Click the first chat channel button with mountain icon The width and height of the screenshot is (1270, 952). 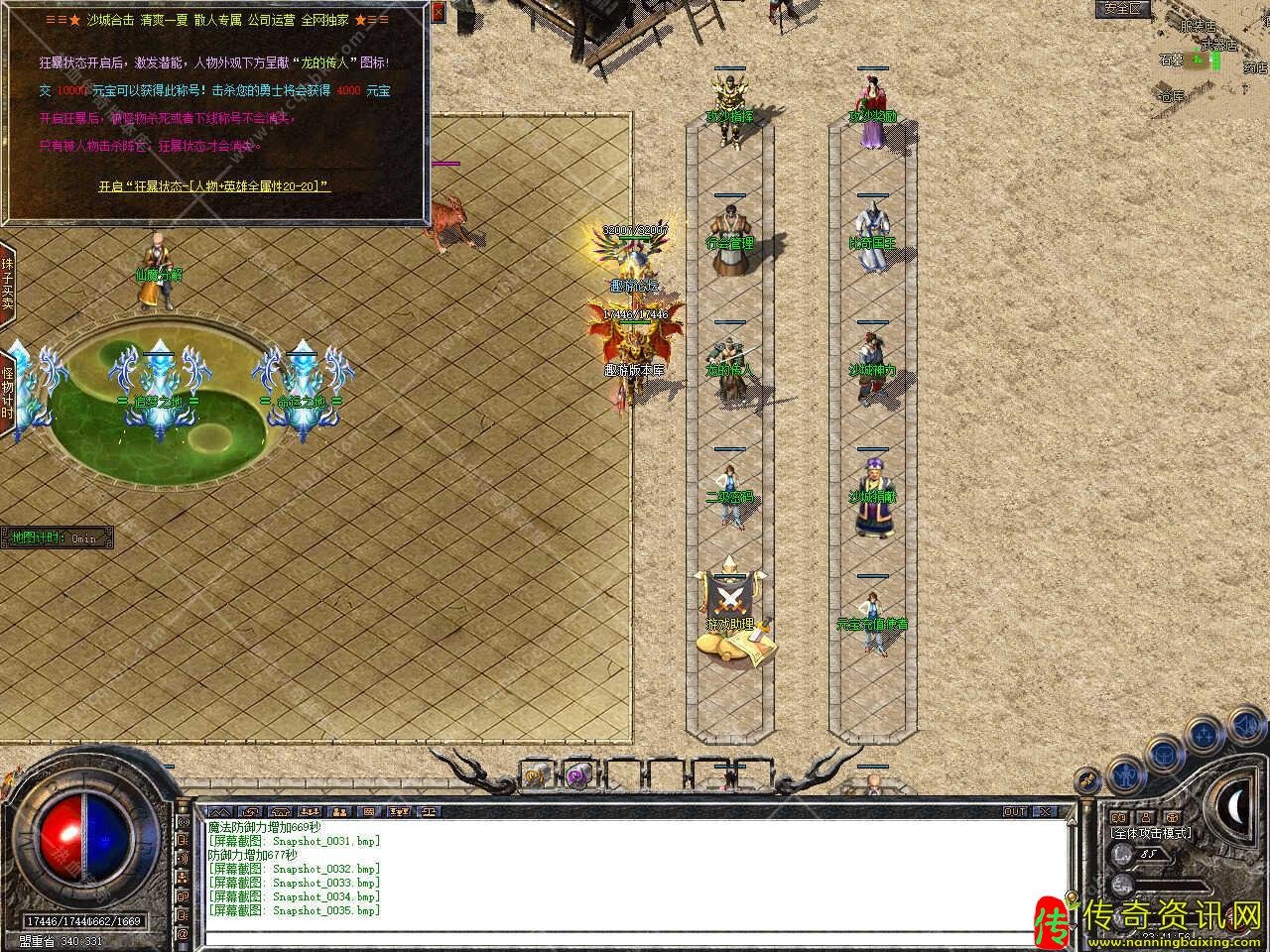[220, 811]
